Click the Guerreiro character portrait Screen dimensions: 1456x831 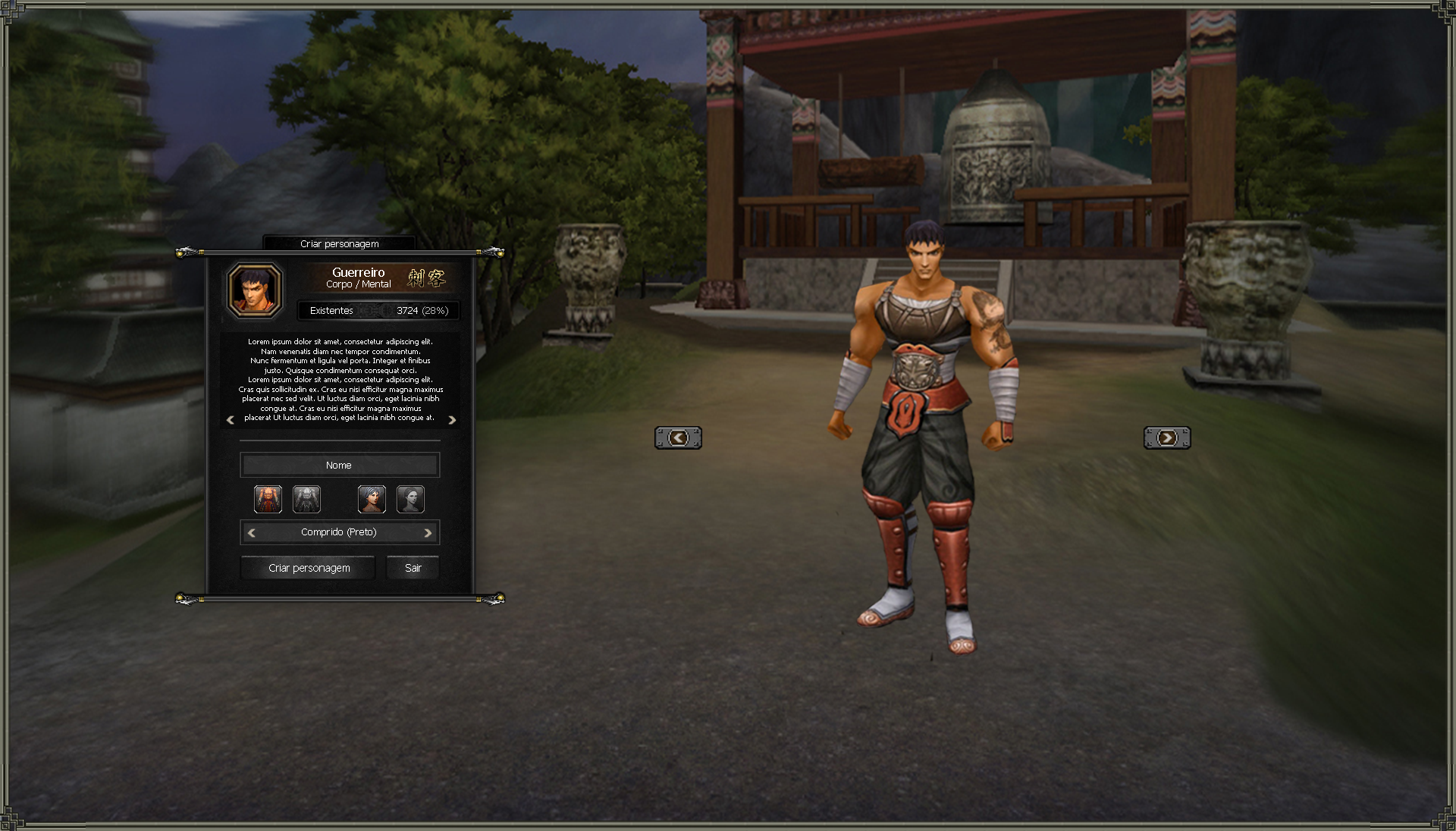coord(256,290)
